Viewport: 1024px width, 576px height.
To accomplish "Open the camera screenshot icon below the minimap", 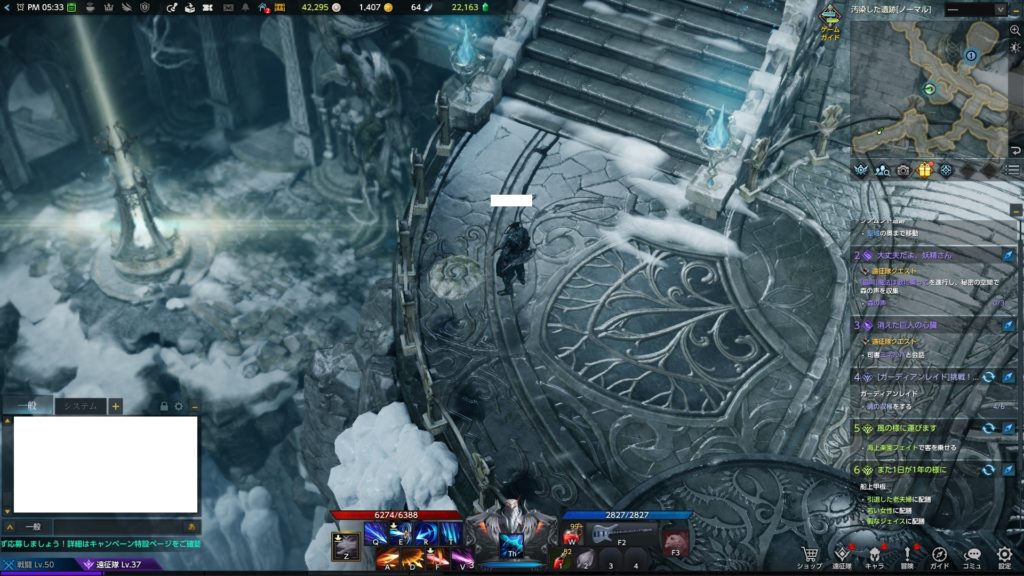I will [x=903, y=170].
